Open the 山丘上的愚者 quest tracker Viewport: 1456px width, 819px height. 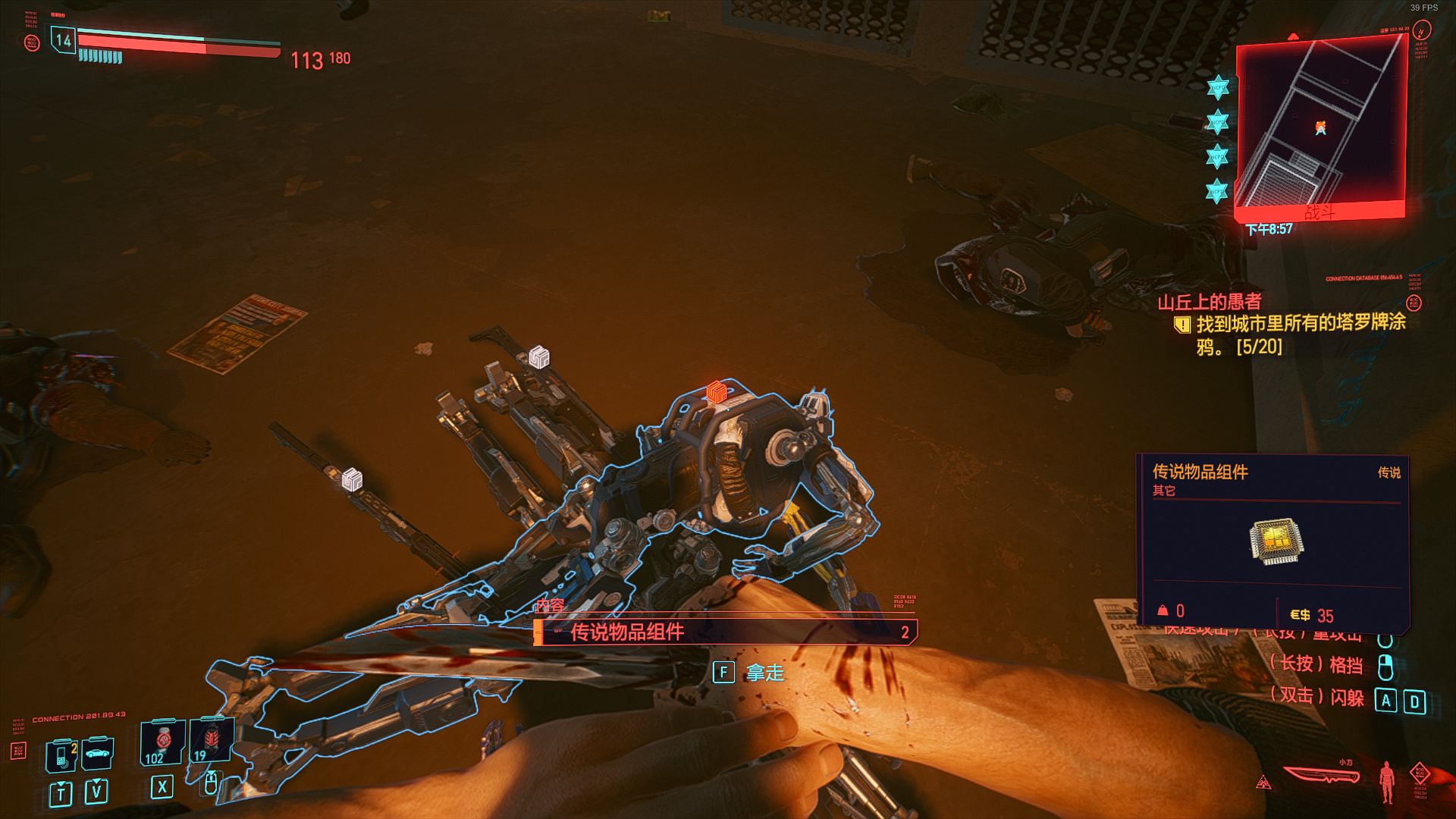[1210, 303]
